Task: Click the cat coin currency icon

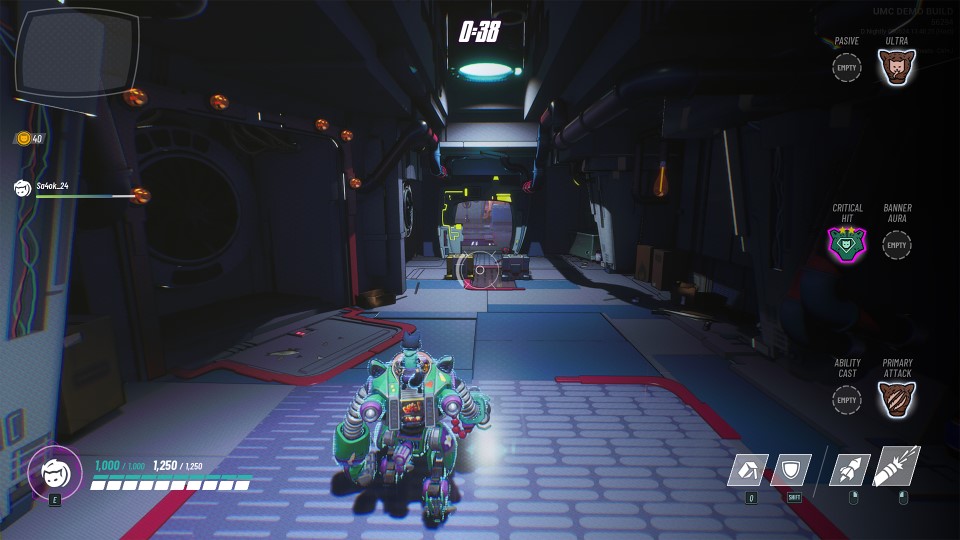Action: point(23,139)
